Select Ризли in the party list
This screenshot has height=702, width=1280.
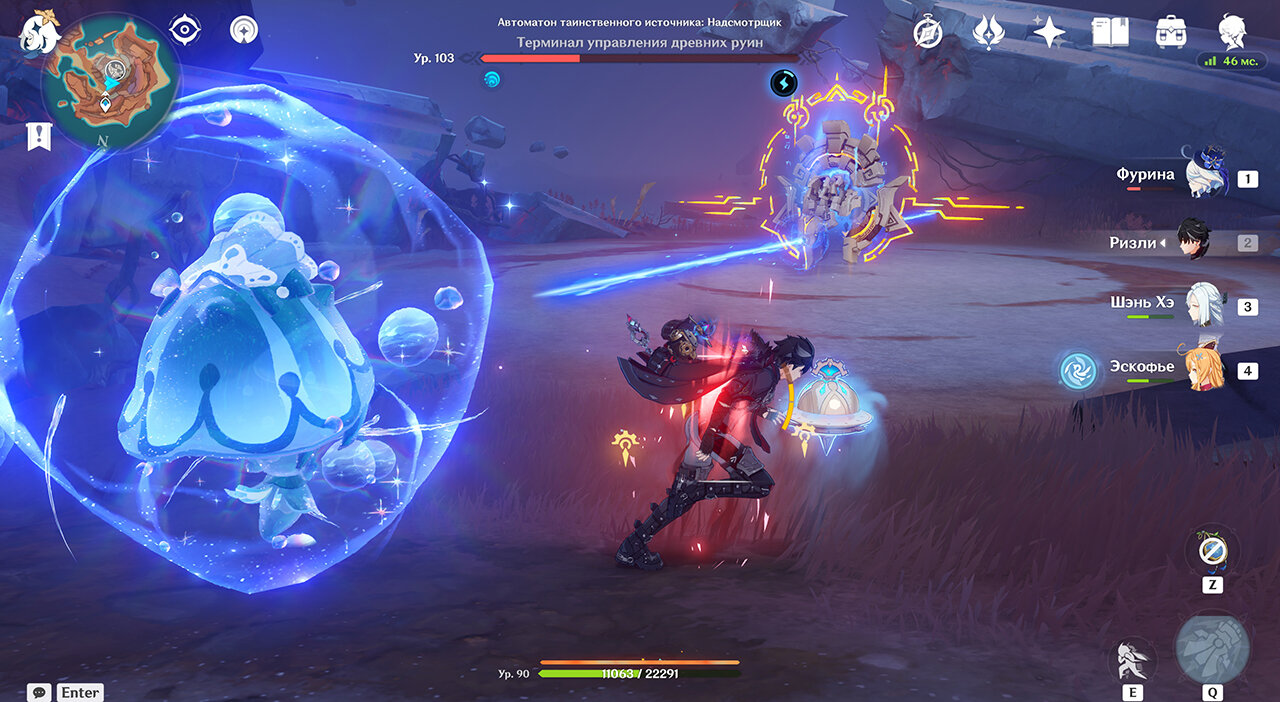1191,242
